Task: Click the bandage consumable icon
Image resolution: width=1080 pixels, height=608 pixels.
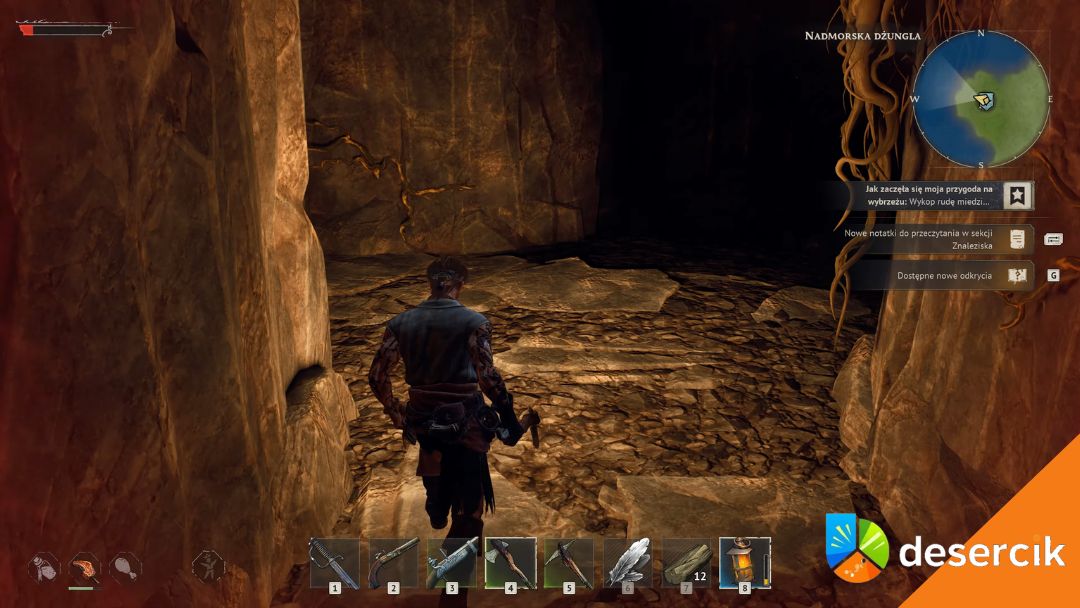Action: coord(44,568)
